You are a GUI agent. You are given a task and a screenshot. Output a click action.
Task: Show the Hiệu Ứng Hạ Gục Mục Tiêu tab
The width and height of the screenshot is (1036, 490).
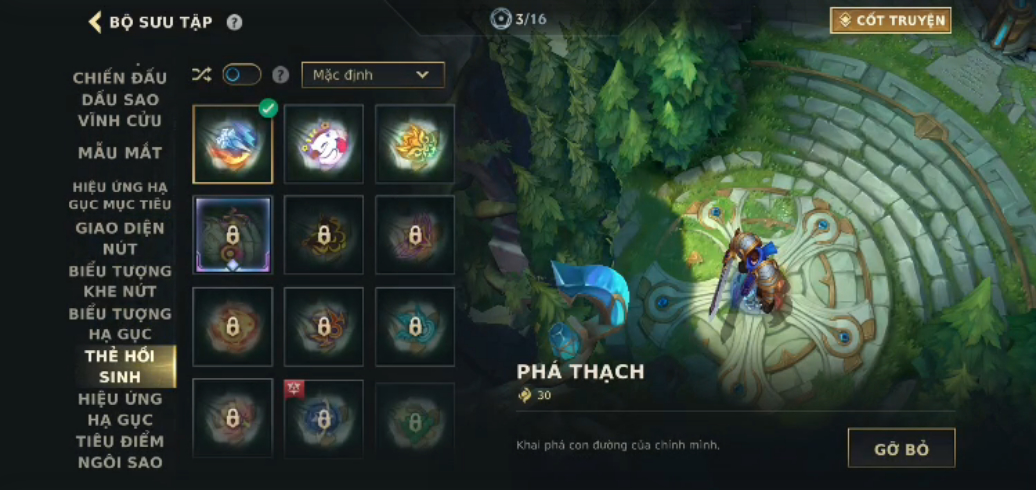click(120, 195)
